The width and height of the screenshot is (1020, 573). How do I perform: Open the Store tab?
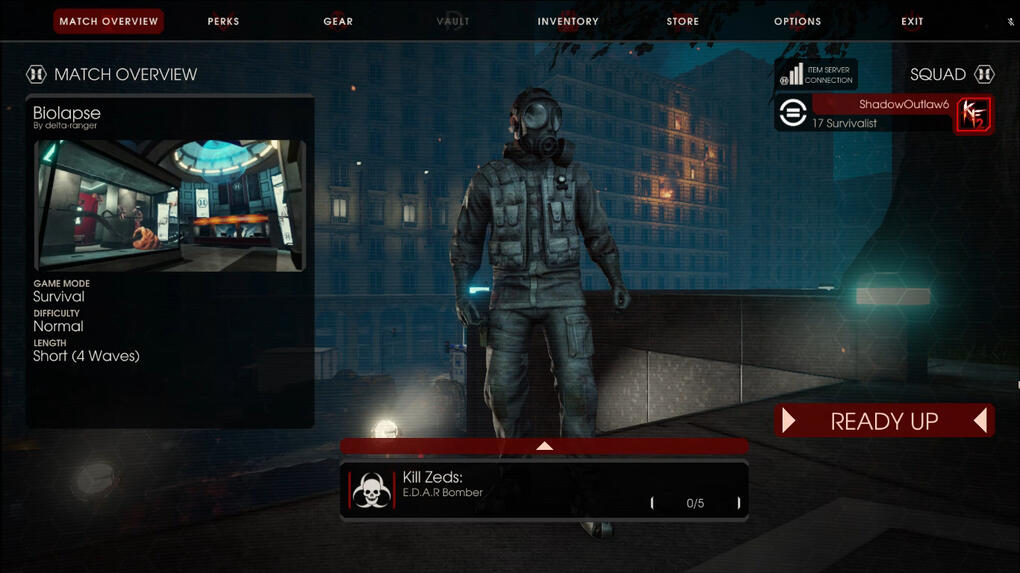coord(683,21)
